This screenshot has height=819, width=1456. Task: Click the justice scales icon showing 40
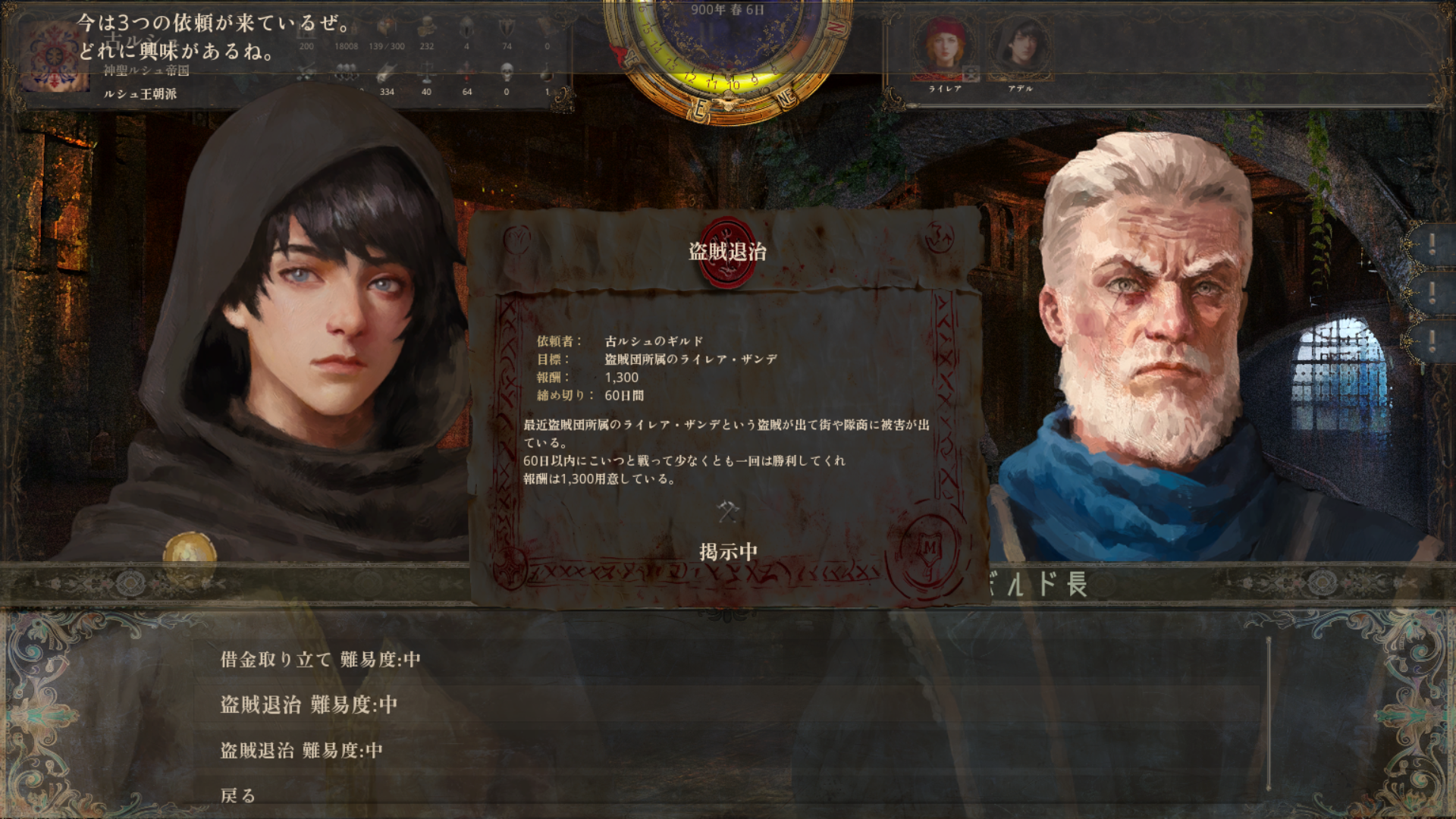[427, 72]
